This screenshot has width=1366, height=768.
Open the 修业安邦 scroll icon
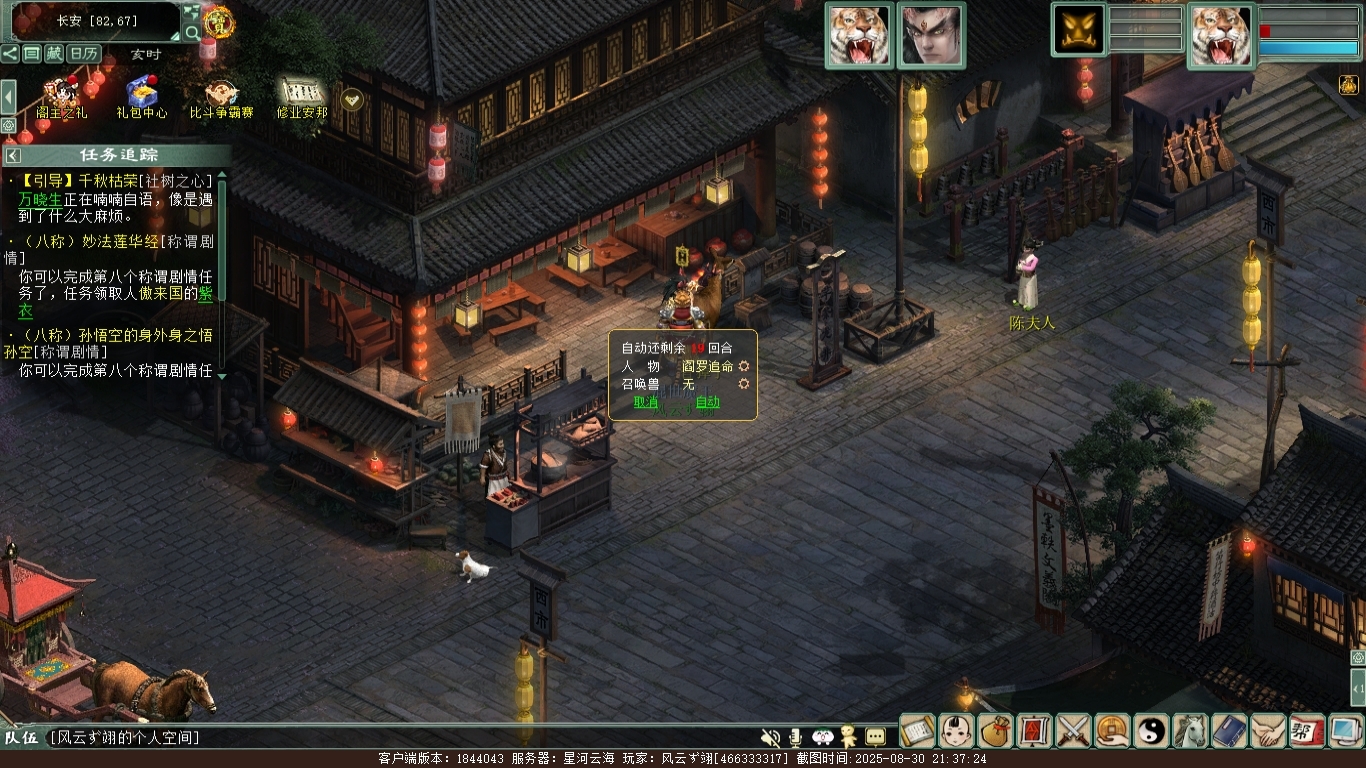[x=301, y=94]
